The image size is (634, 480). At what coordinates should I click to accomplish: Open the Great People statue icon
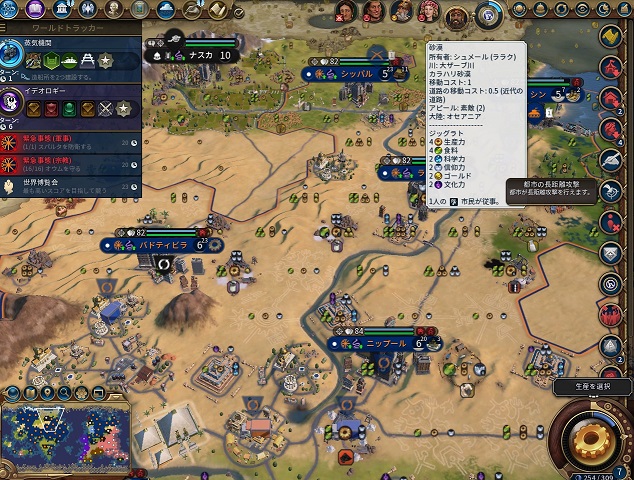tap(112, 9)
